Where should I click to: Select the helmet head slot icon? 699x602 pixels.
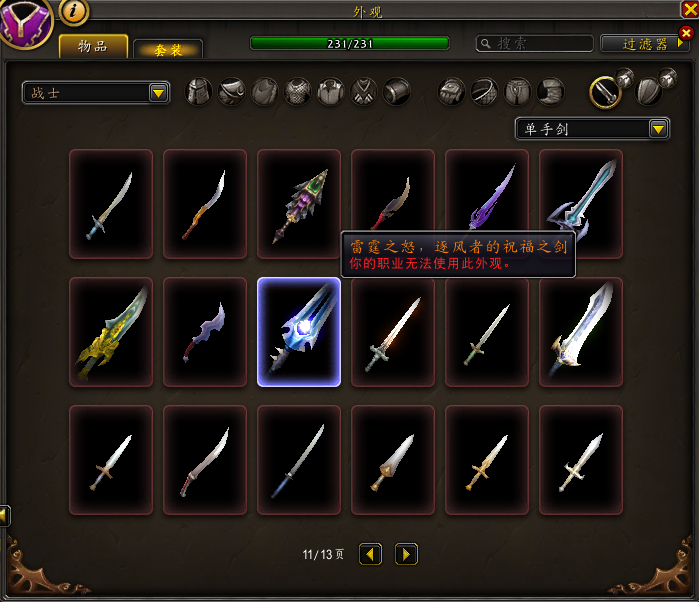[200, 92]
